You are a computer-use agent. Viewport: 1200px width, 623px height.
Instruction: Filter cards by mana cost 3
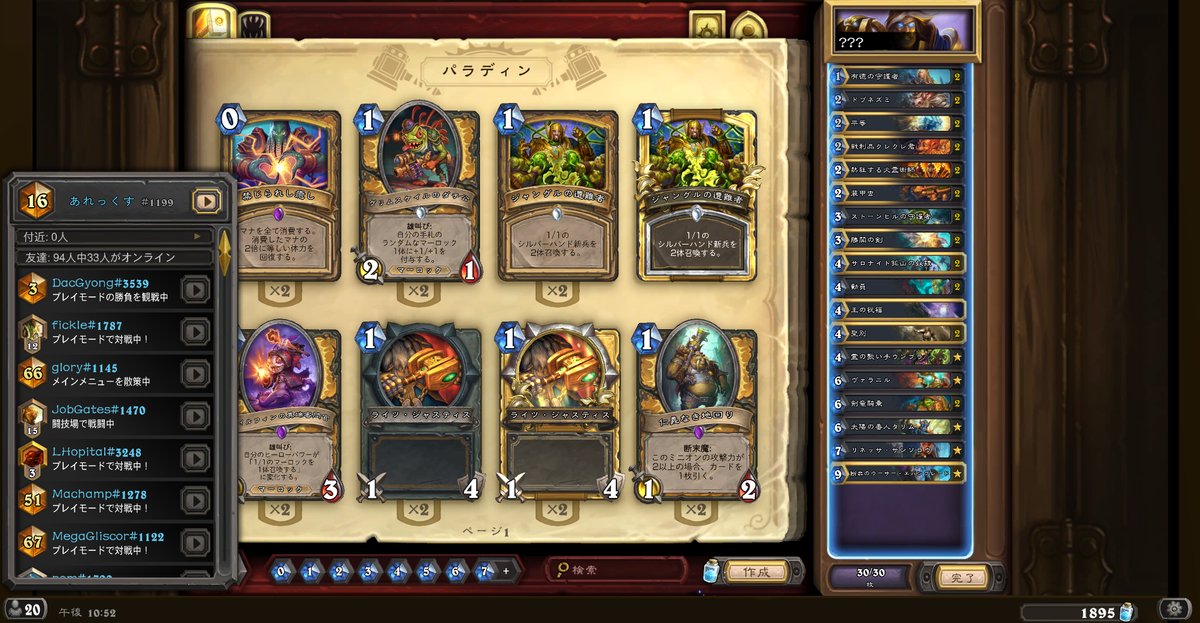click(368, 572)
